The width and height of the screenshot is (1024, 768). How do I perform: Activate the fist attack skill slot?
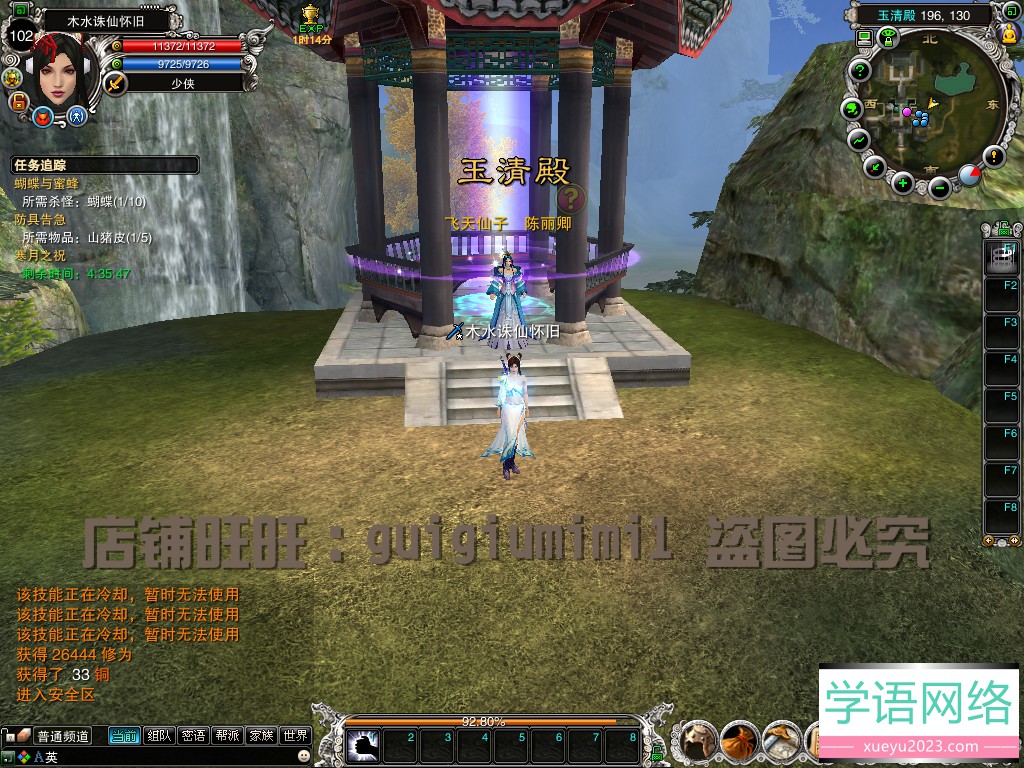[361, 745]
